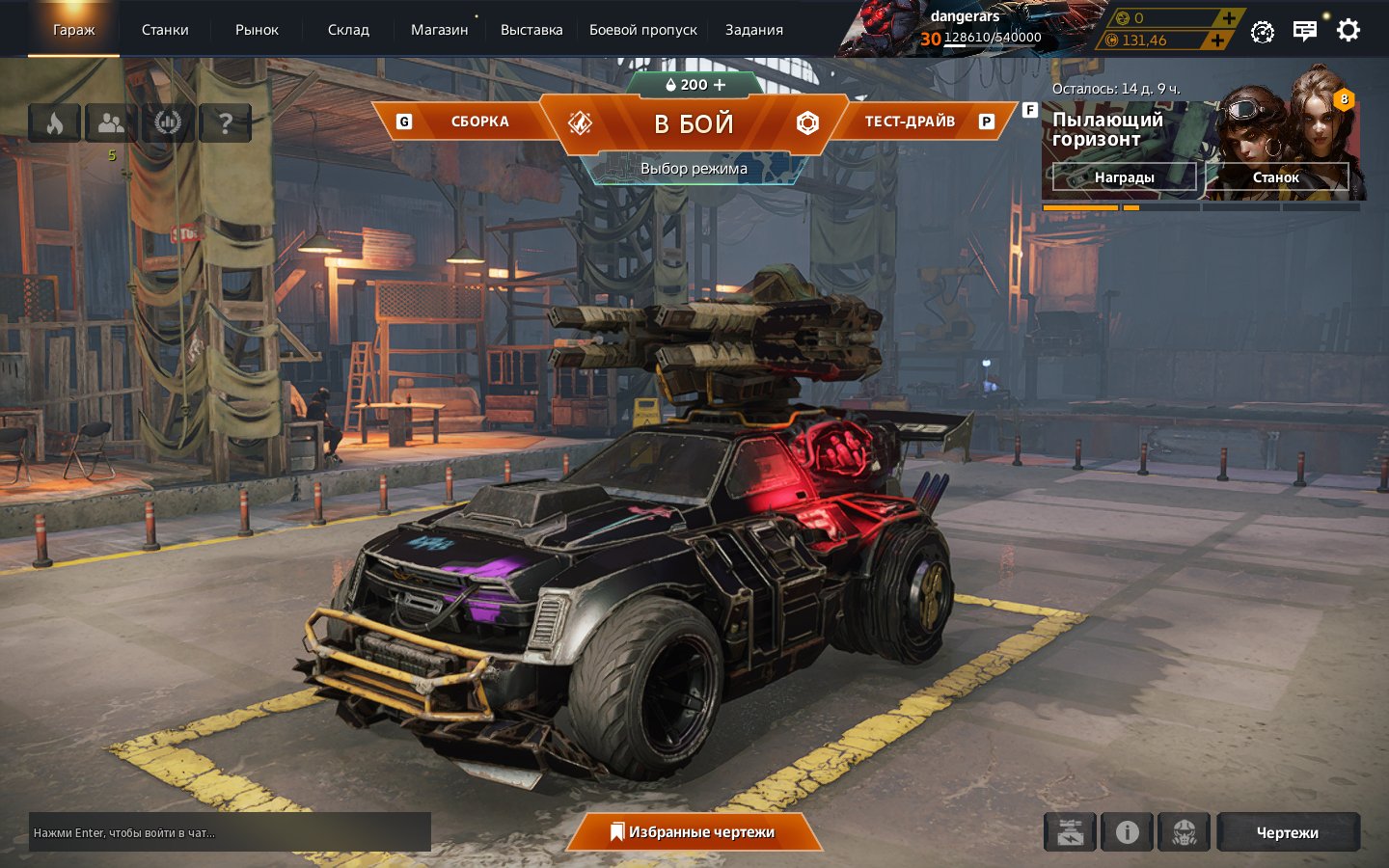Show vehicle info with the i icon
Viewport: 1389px width, 868px height.
point(1127,832)
